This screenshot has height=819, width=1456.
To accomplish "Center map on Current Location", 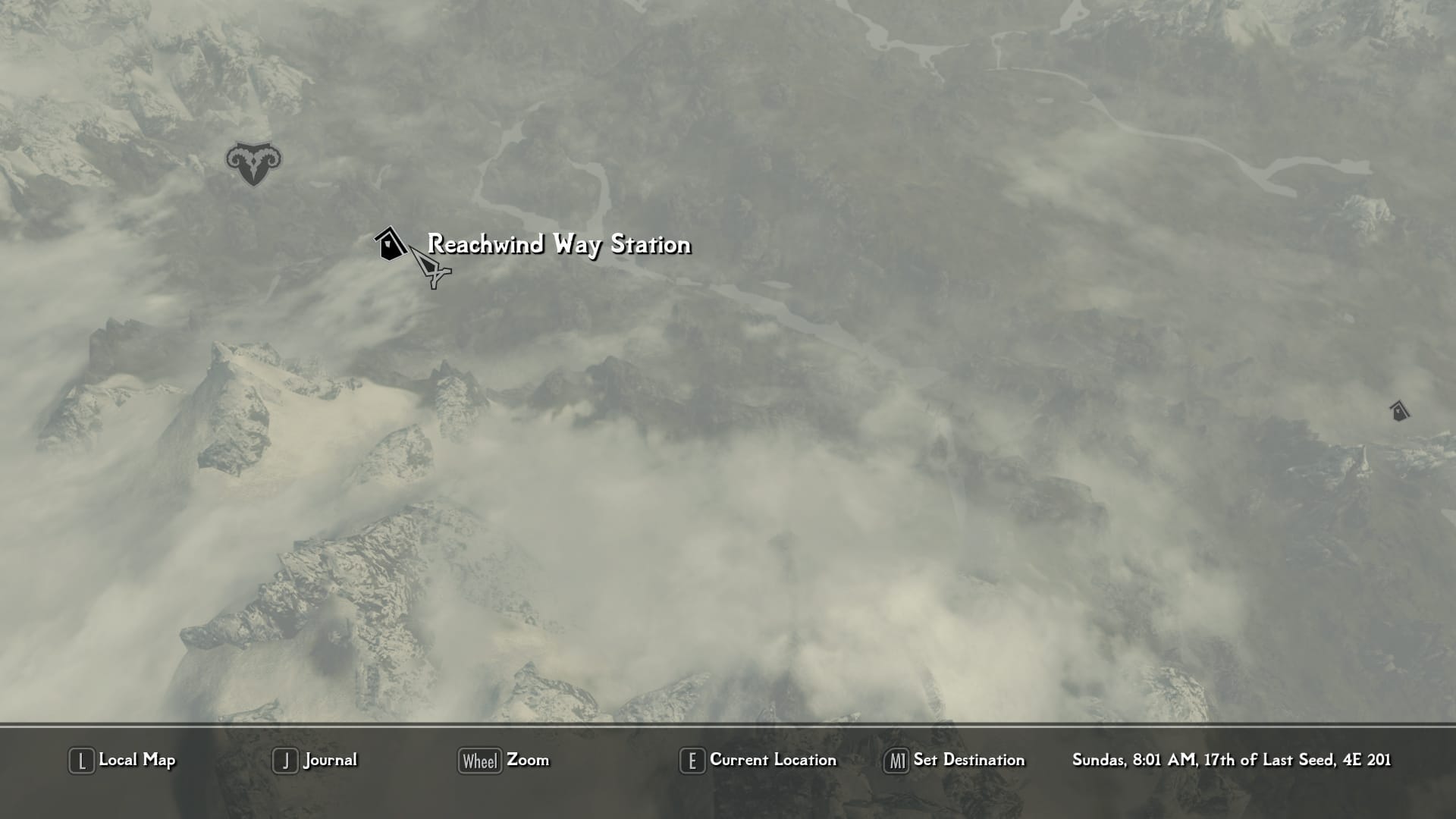I will [758, 760].
